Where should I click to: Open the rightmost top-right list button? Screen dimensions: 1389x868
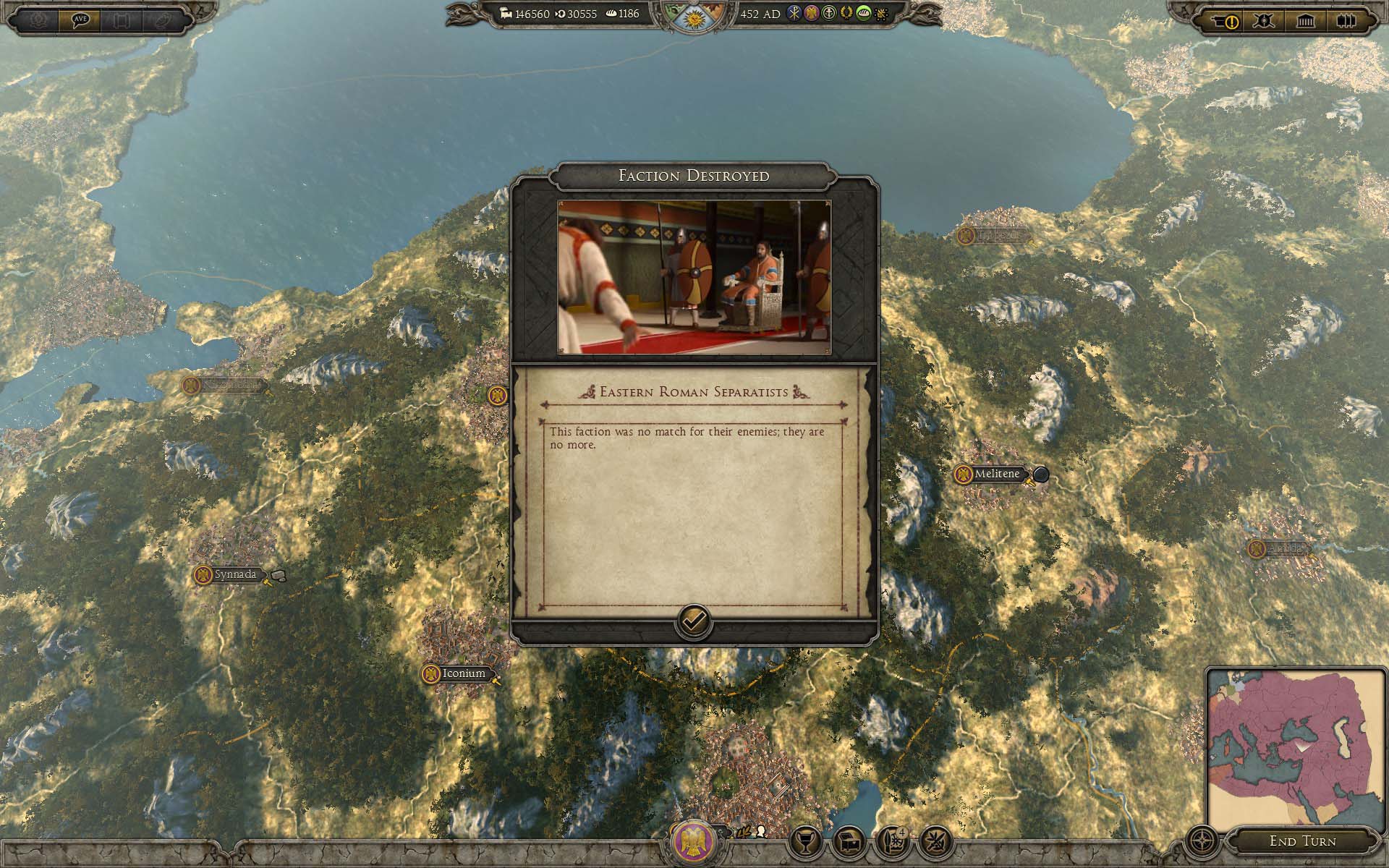(1345, 21)
